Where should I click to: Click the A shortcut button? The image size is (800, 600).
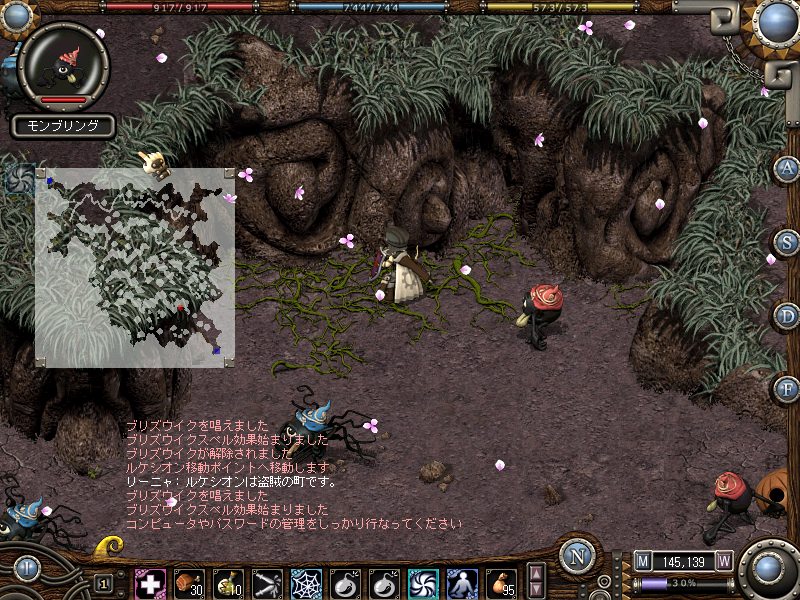click(787, 169)
